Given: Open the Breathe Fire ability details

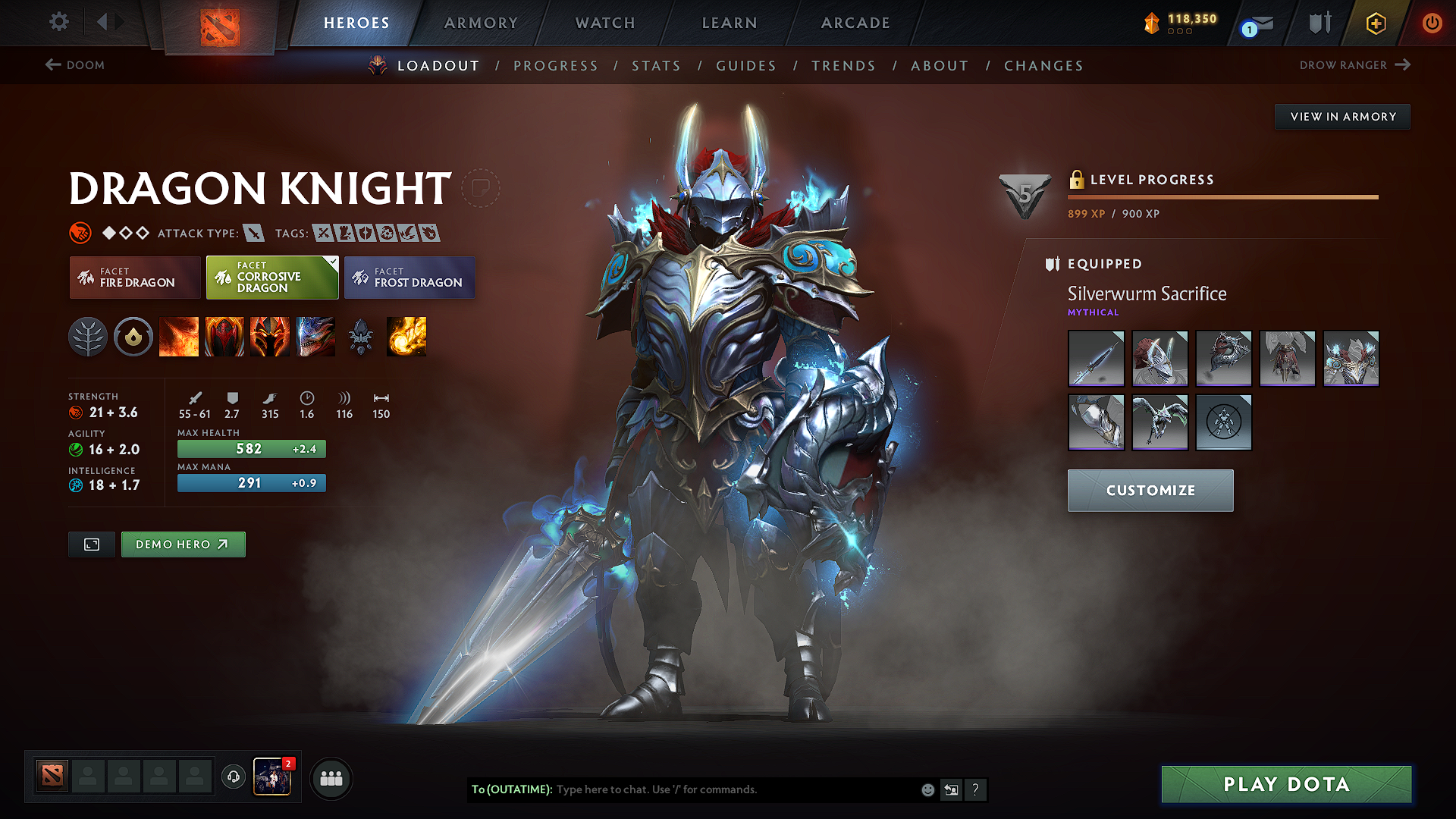Looking at the screenshot, I should pyautogui.click(x=179, y=337).
